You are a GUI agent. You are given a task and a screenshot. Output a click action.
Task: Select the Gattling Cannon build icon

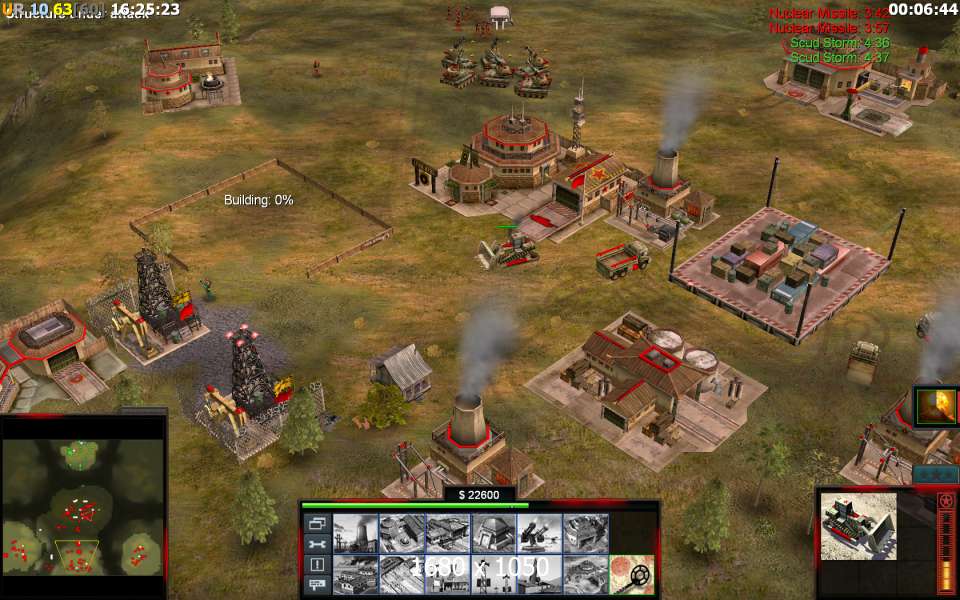click(x=540, y=534)
